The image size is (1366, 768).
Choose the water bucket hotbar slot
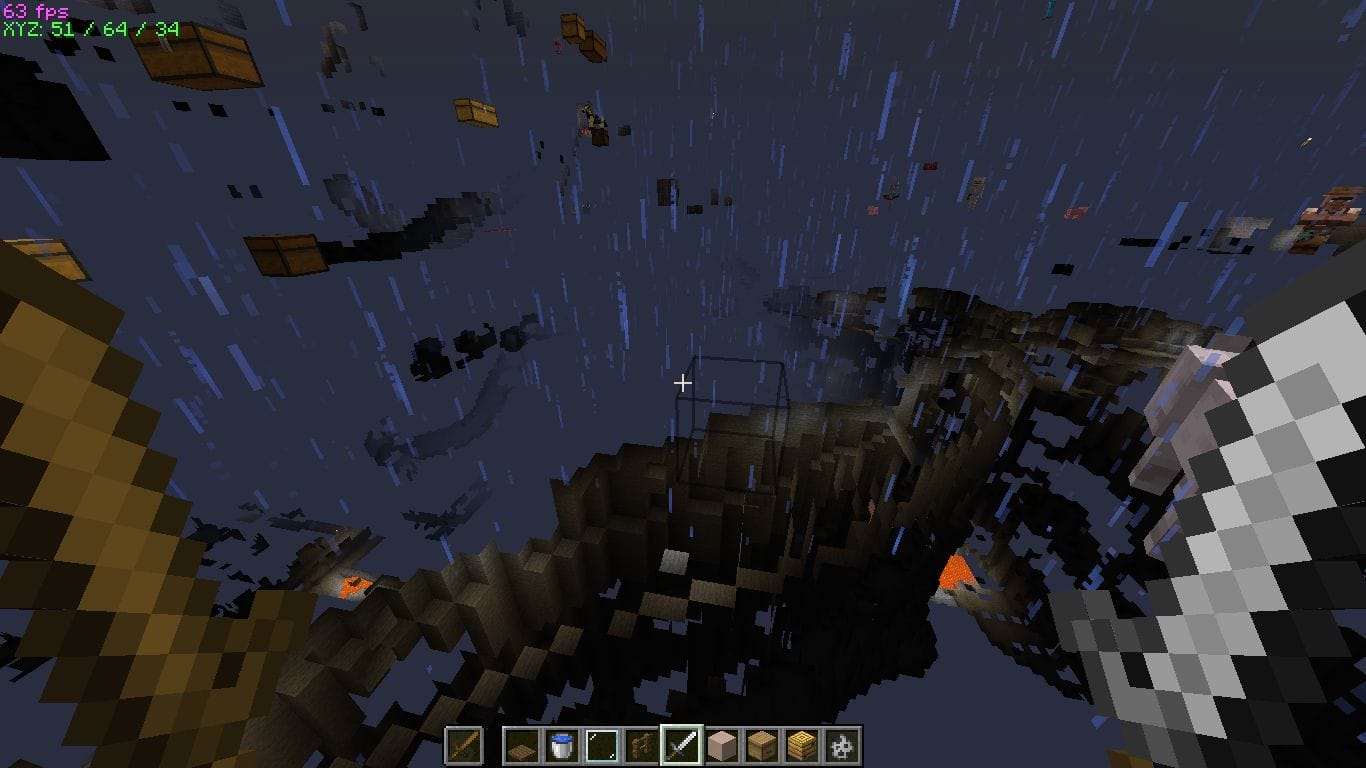(561, 746)
